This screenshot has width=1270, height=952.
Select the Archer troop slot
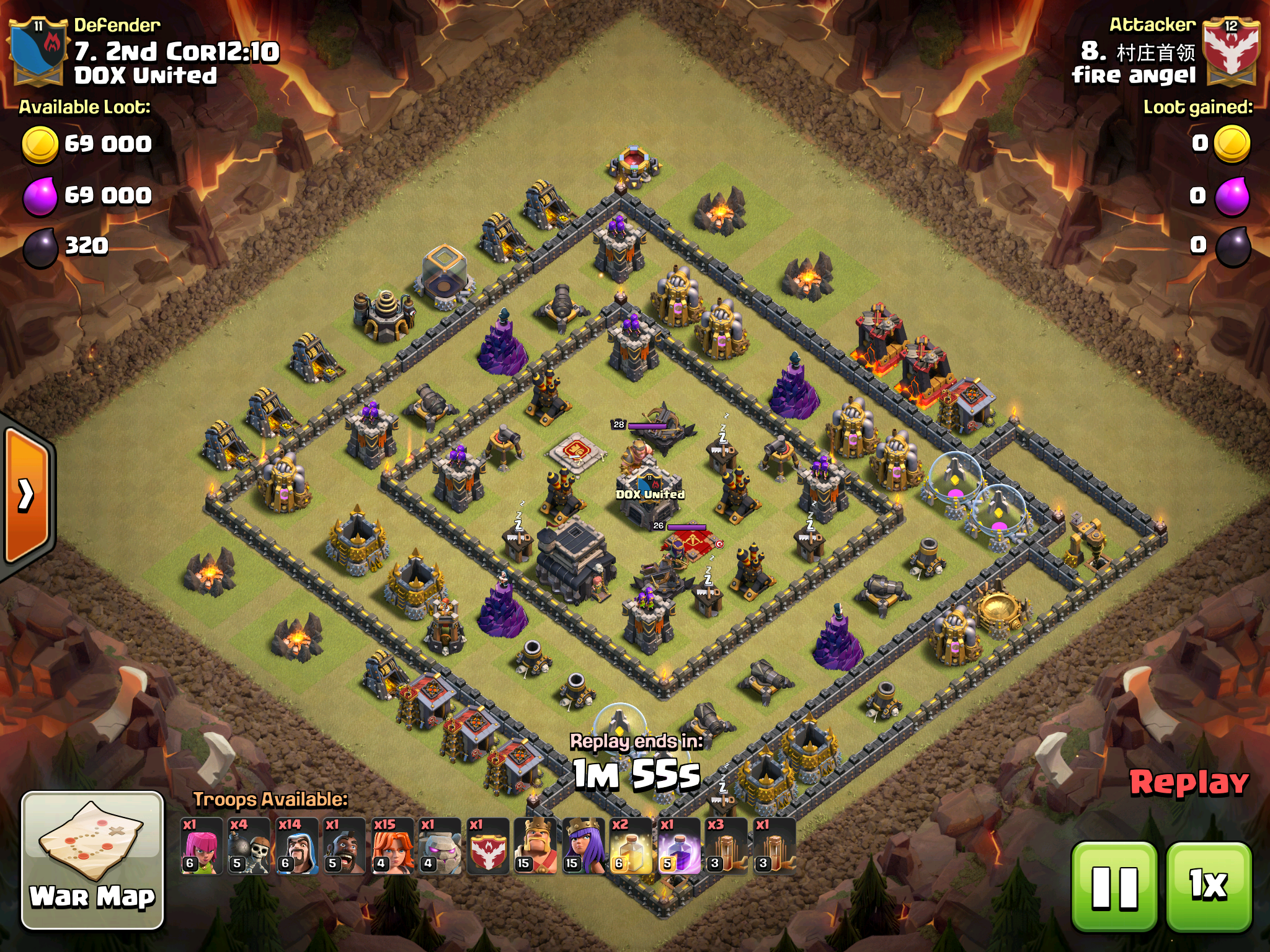pos(202,846)
